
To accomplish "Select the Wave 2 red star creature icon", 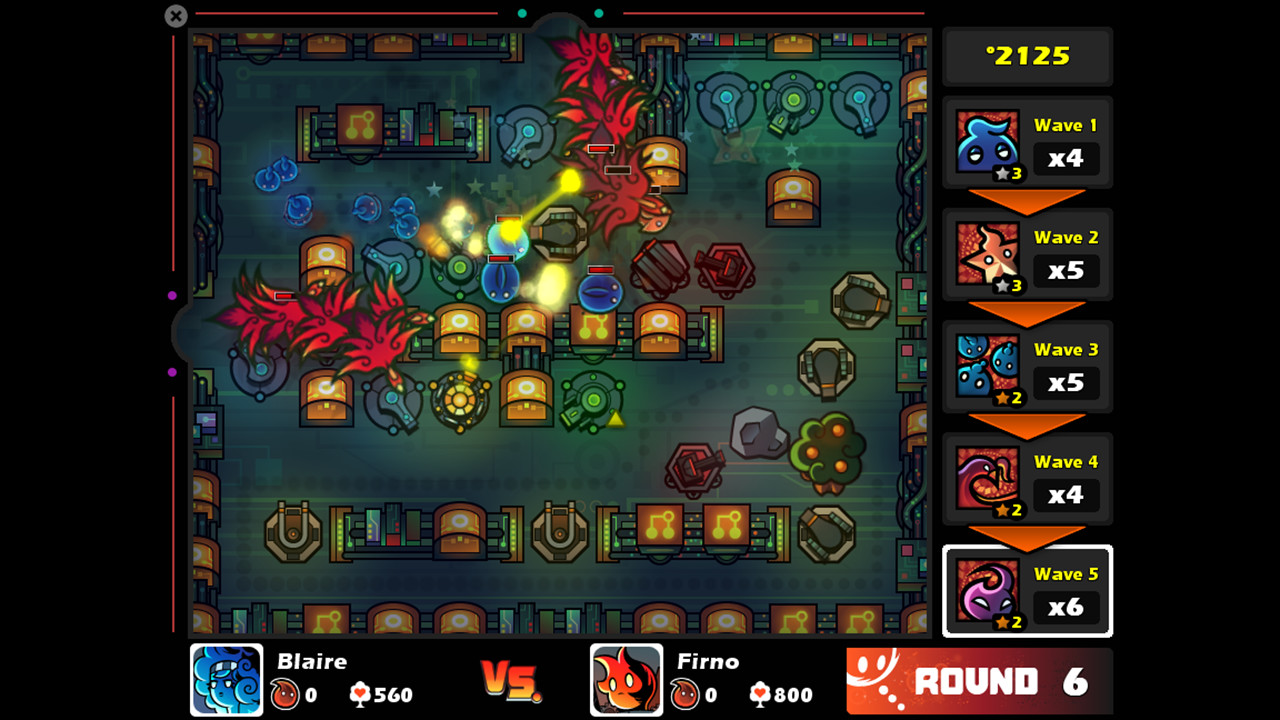I will click(x=988, y=253).
